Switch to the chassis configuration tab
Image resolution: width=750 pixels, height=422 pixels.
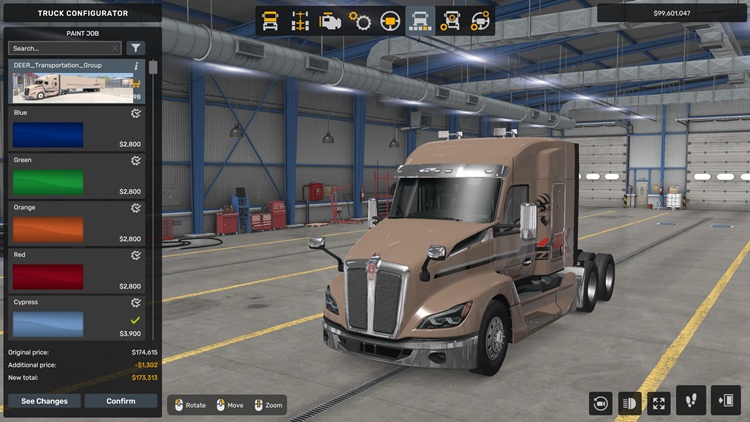300,21
